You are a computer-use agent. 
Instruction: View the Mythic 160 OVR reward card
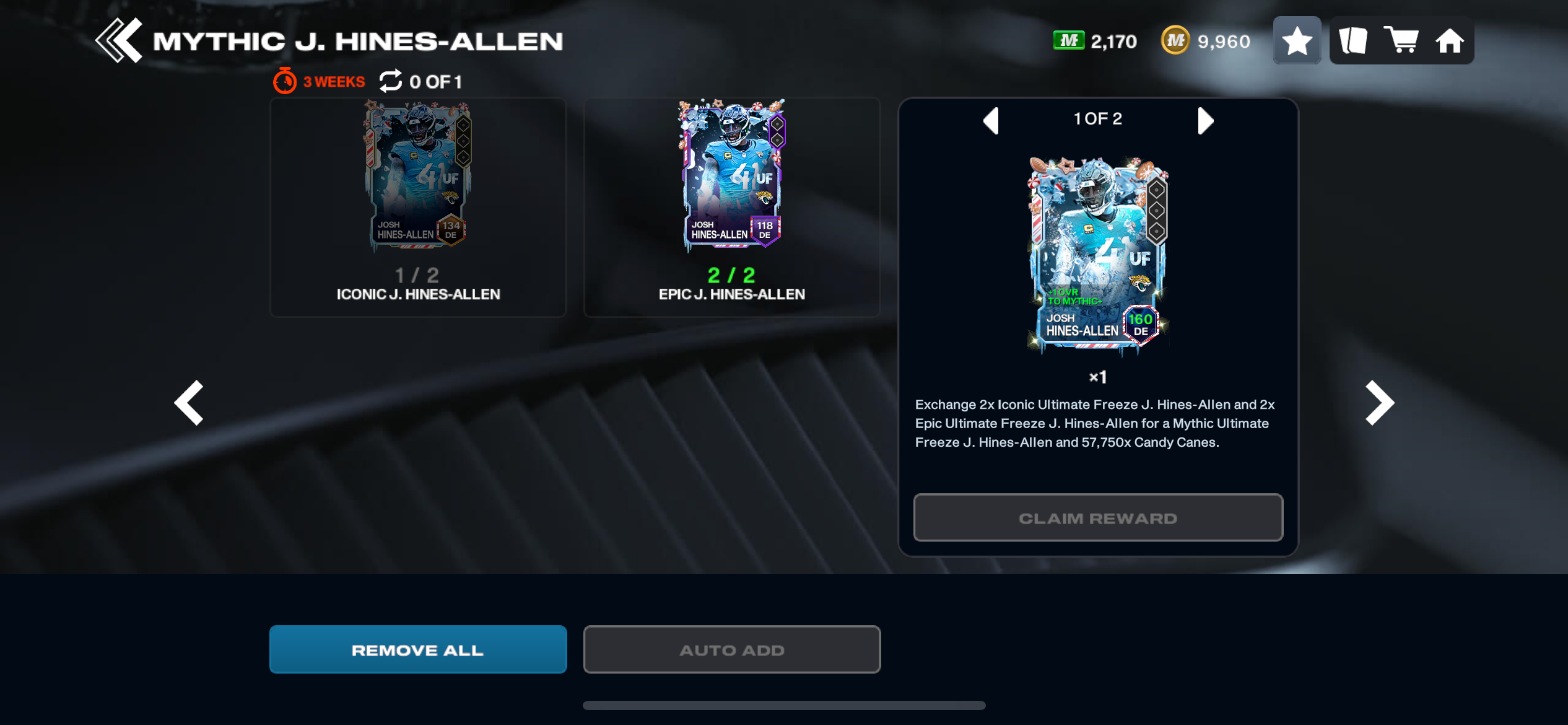(x=1097, y=255)
